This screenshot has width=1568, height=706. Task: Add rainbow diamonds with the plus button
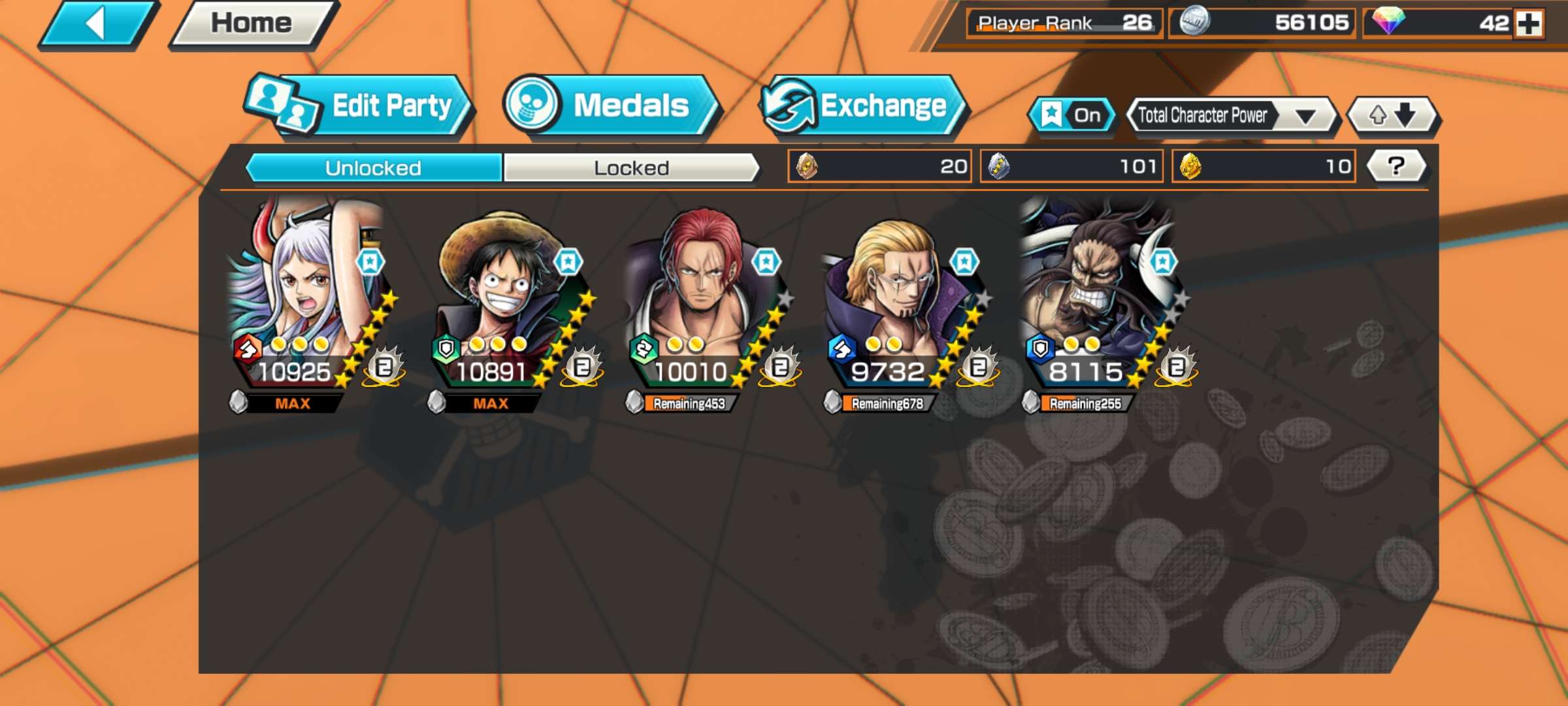tap(1529, 24)
